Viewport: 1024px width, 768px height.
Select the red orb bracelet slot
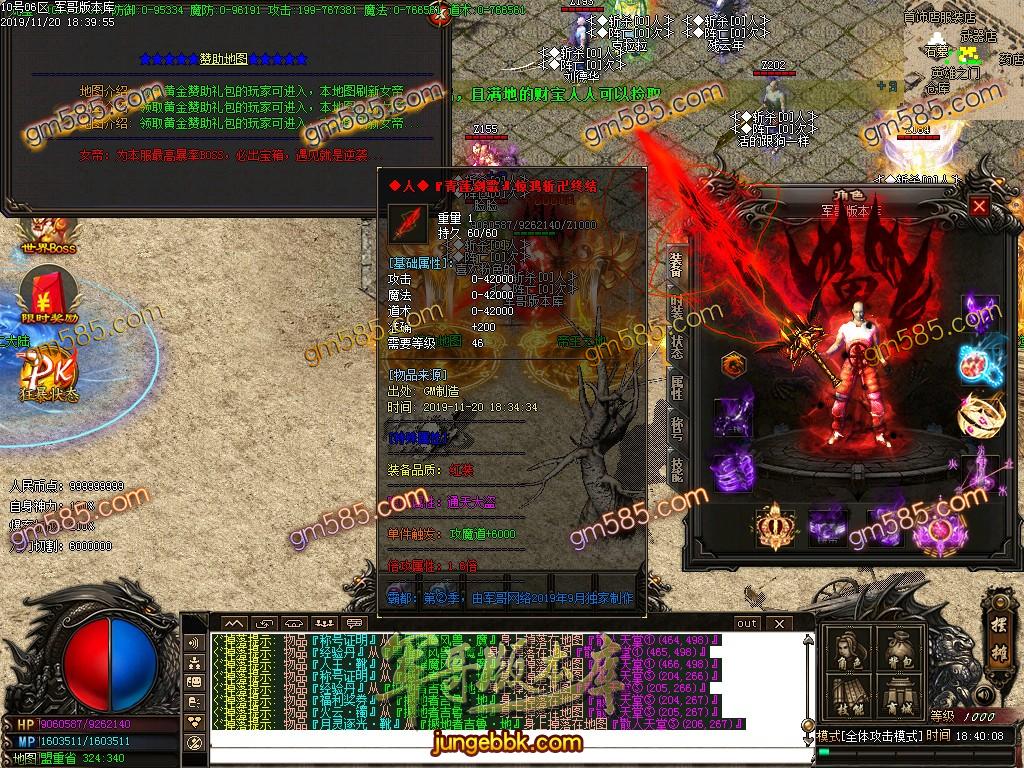point(979,363)
